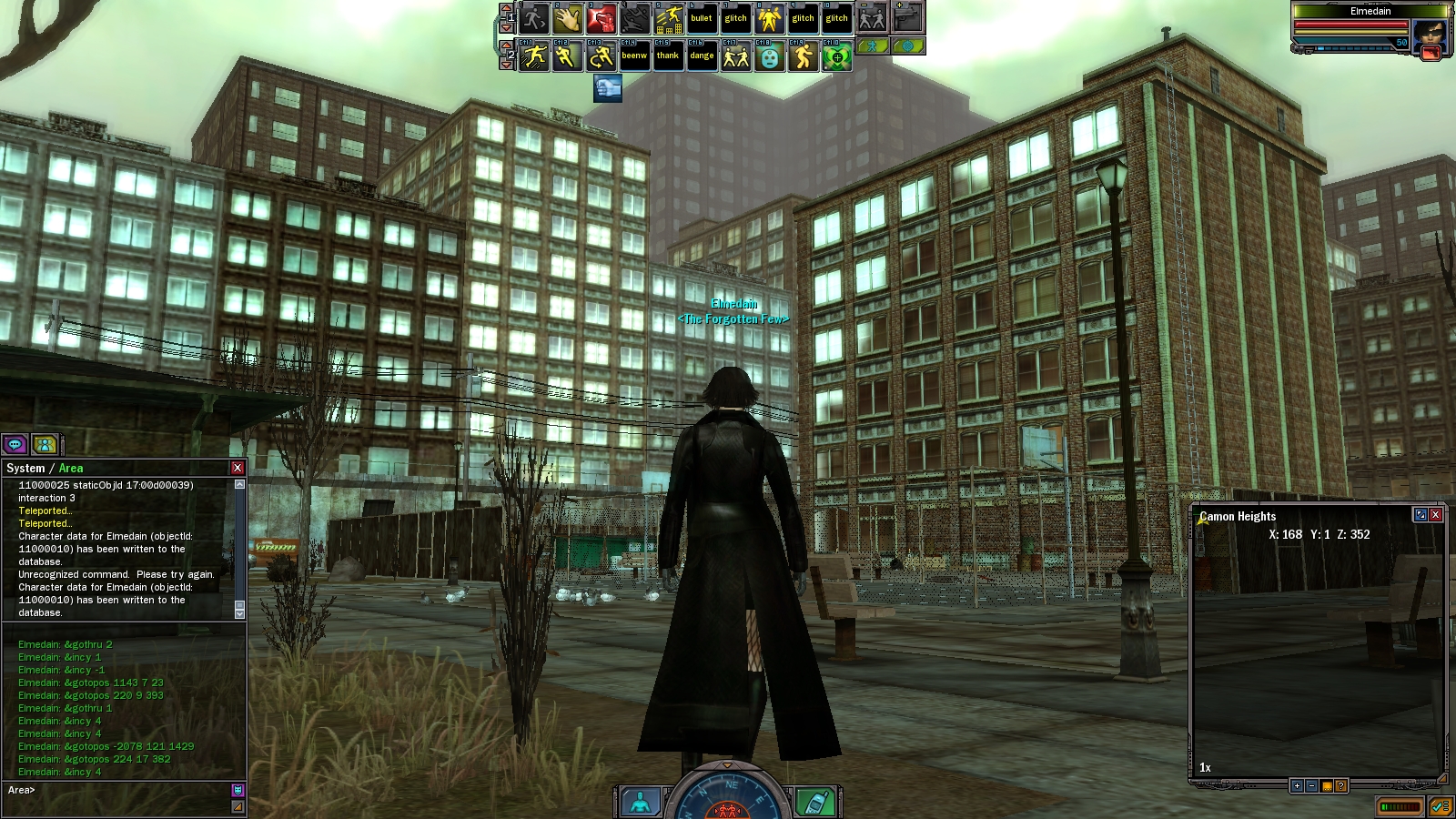Viewport: 1456px width, 819px height.
Task: Select the "thank" macro hotbar slot
Action: pyautogui.click(x=668, y=56)
